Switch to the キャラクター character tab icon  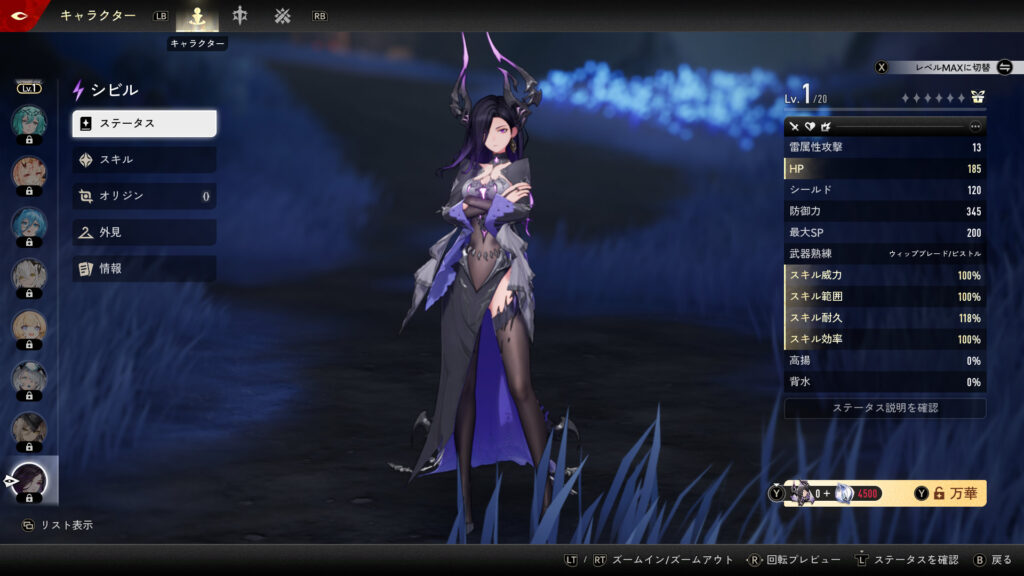coord(197,16)
